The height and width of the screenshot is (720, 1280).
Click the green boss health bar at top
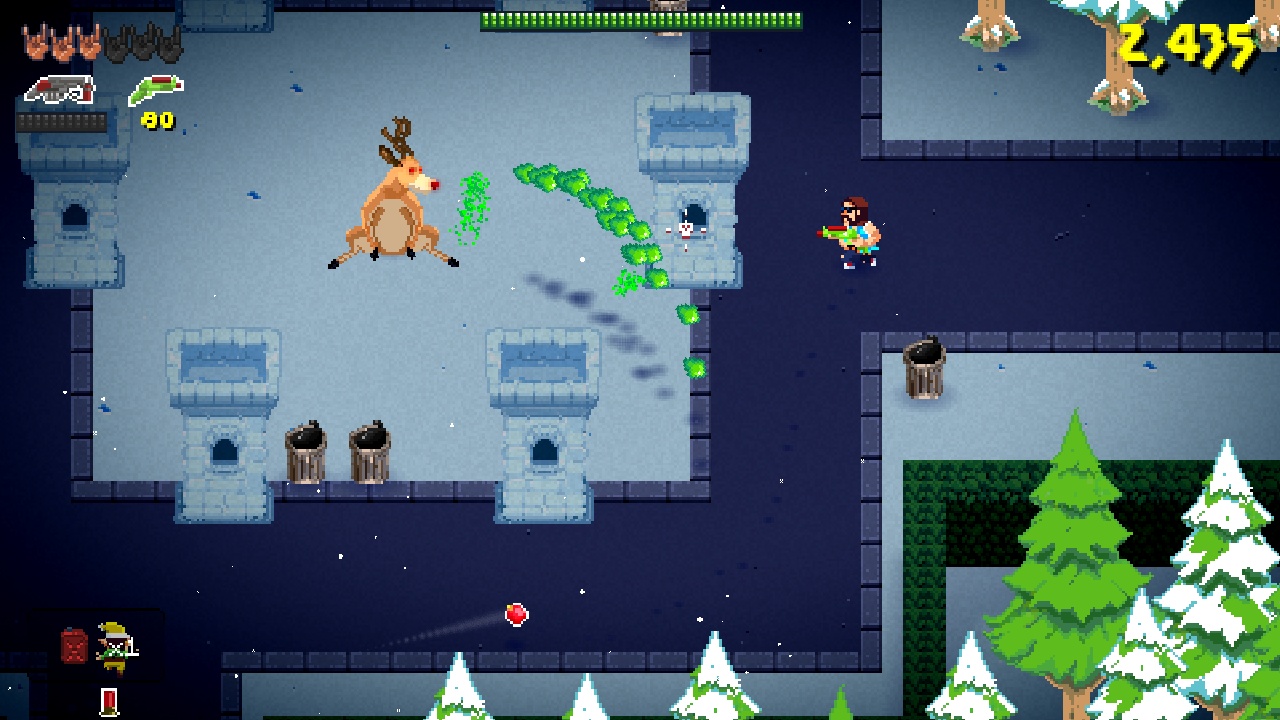tap(640, 18)
